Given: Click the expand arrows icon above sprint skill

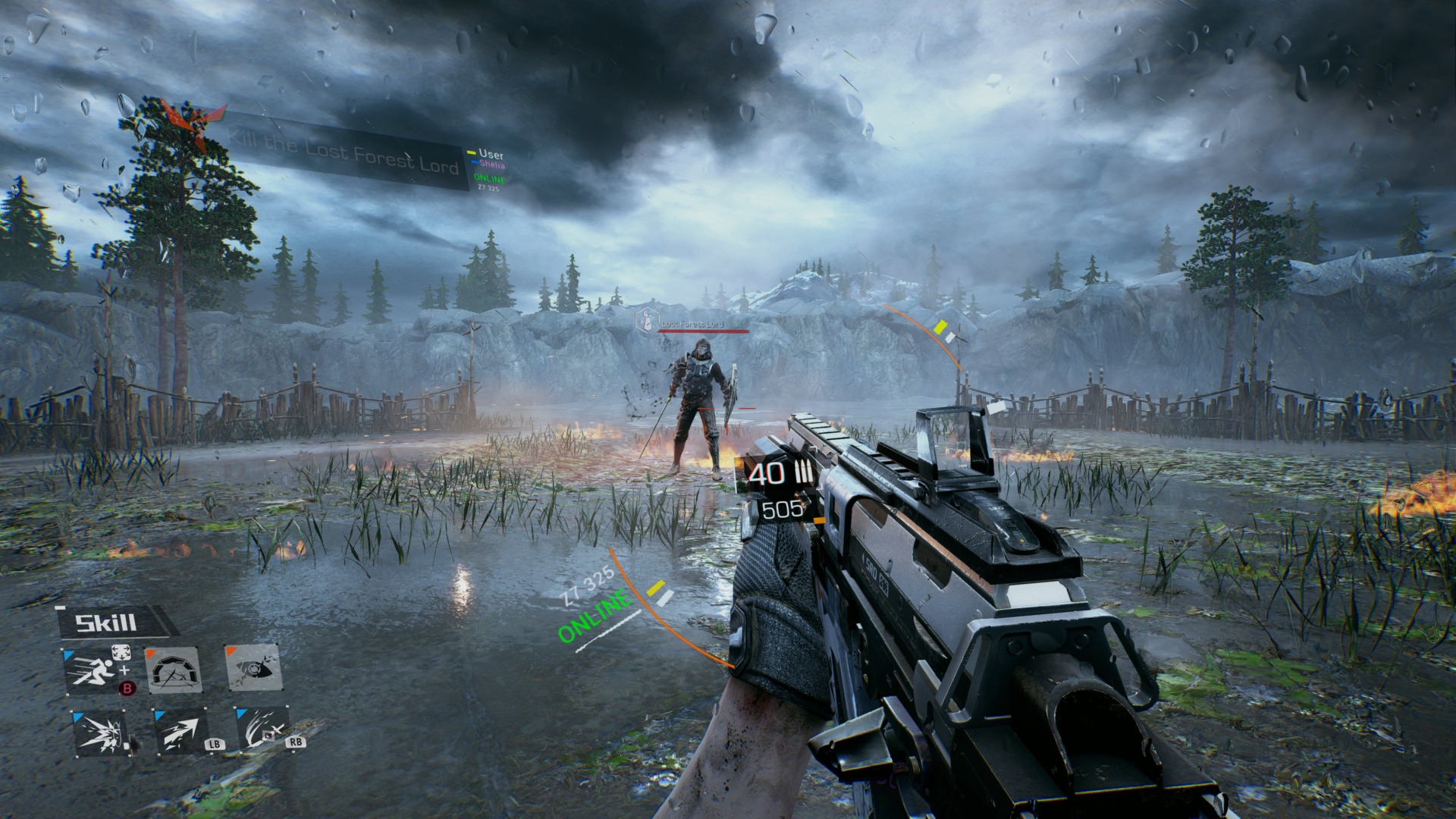Looking at the screenshot, I should click(x=121, y=652).
